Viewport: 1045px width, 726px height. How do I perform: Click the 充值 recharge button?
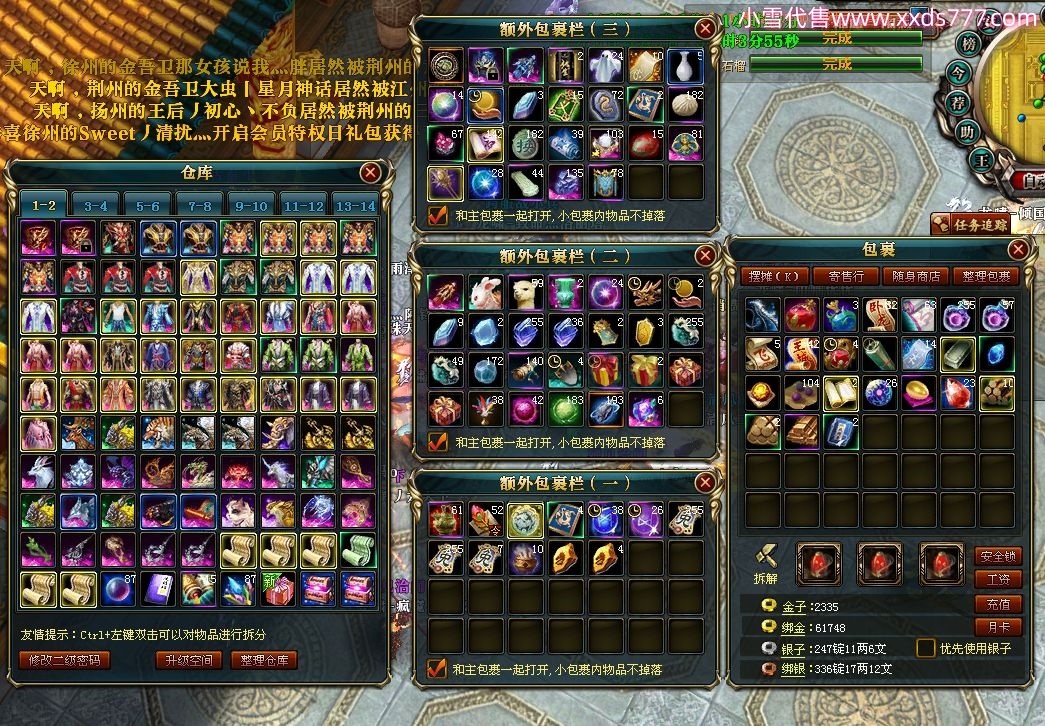[996, 604]
